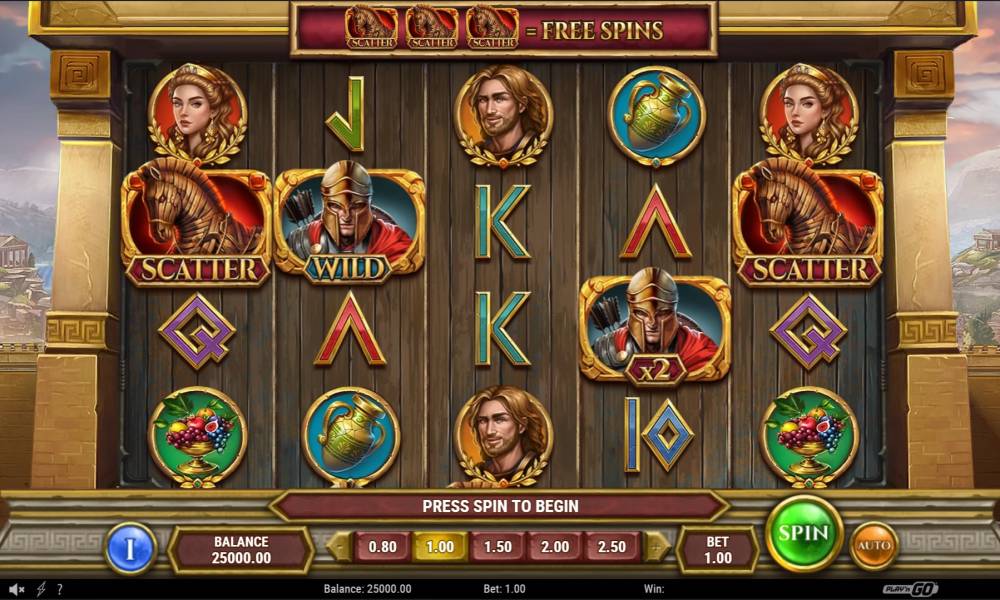This screenshot has width=1000, height=600.
Task: Select the 0.80 bet value
Action: coord(382,547)
